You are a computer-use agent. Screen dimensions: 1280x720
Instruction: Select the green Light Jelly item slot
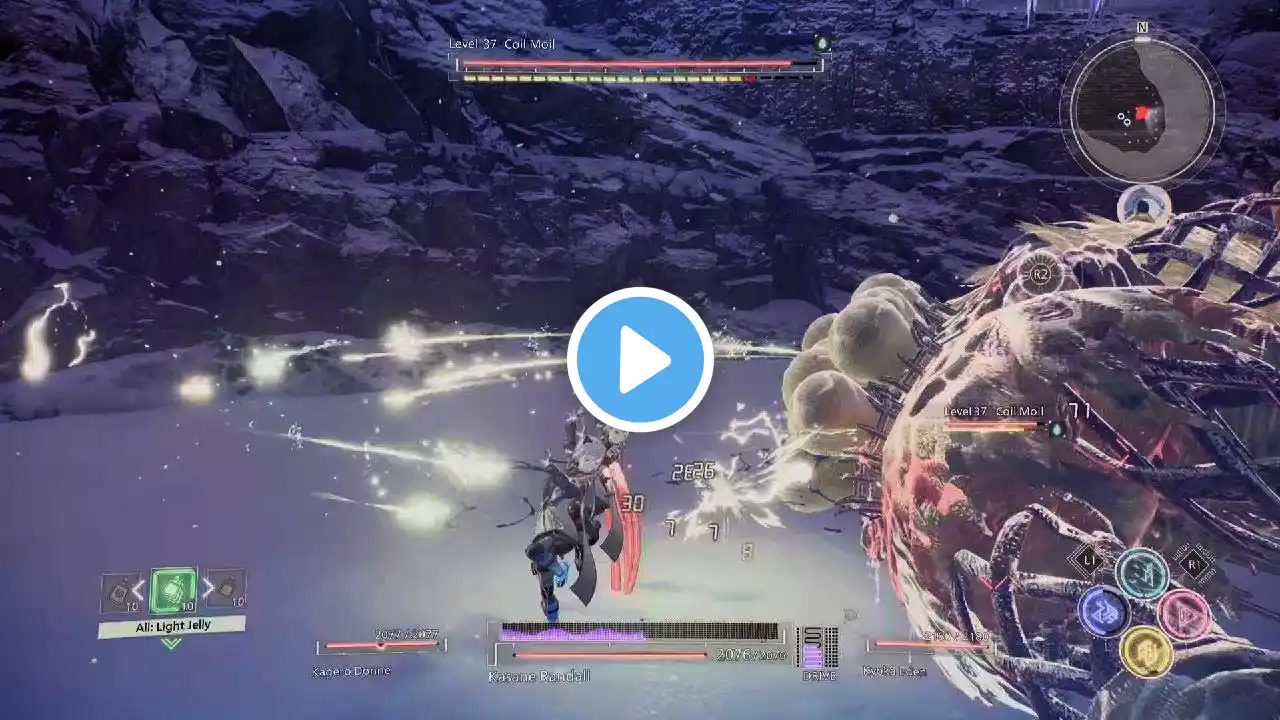point(172,591)
